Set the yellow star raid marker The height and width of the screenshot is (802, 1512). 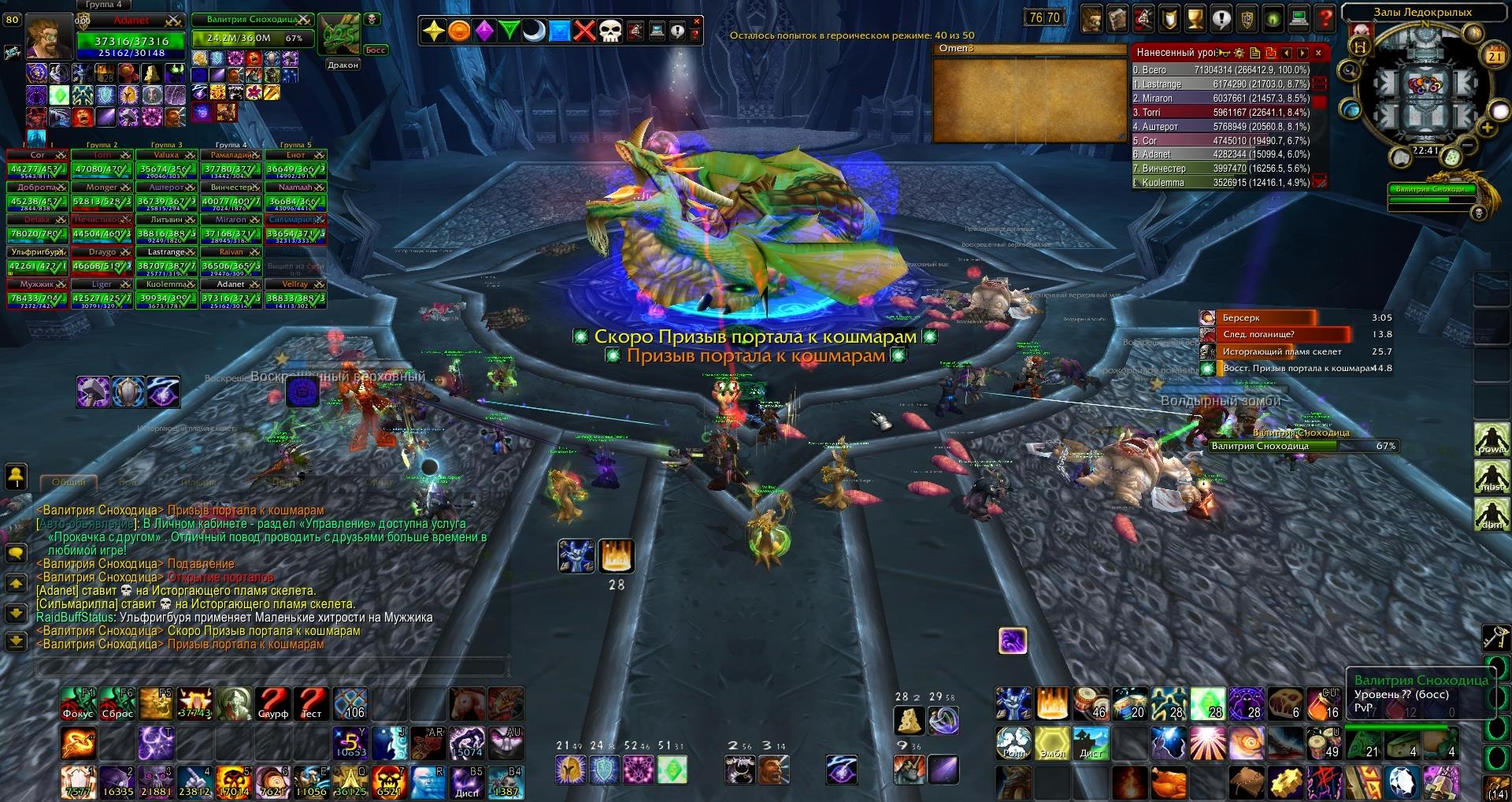click(x=434, y=32)
